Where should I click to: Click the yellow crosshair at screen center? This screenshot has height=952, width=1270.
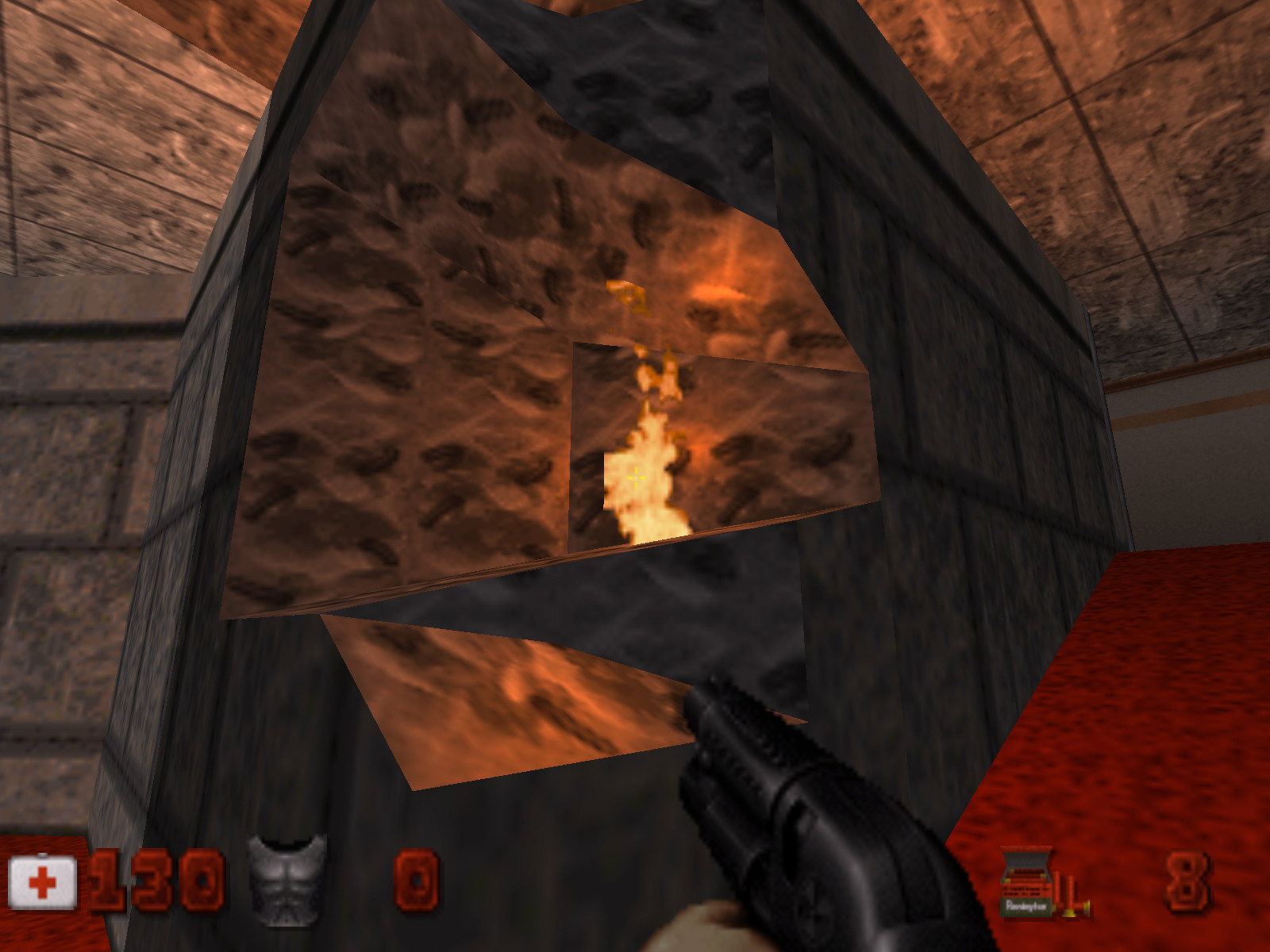[x=635, y=476]
